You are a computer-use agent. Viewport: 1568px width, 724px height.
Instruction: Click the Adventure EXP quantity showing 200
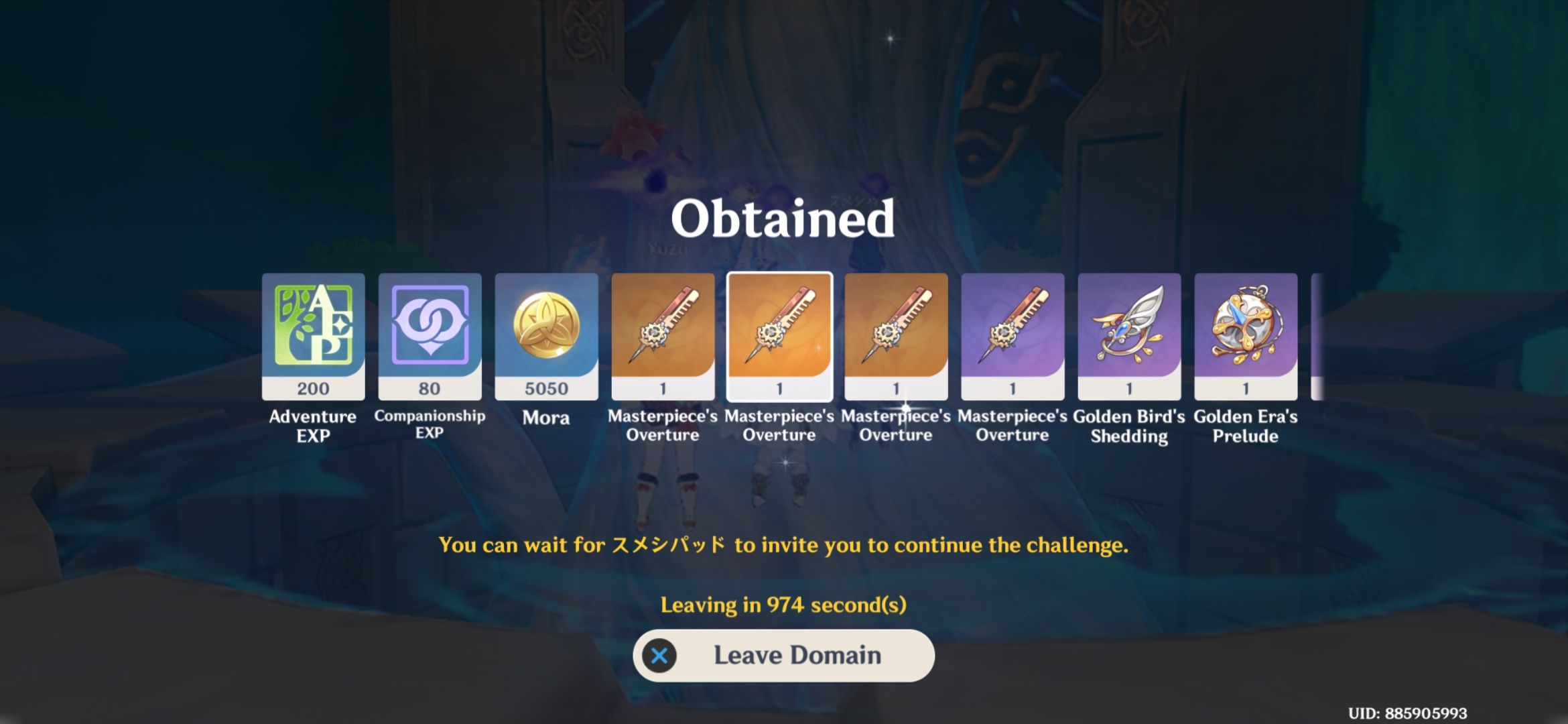click(x=312, y=387)
